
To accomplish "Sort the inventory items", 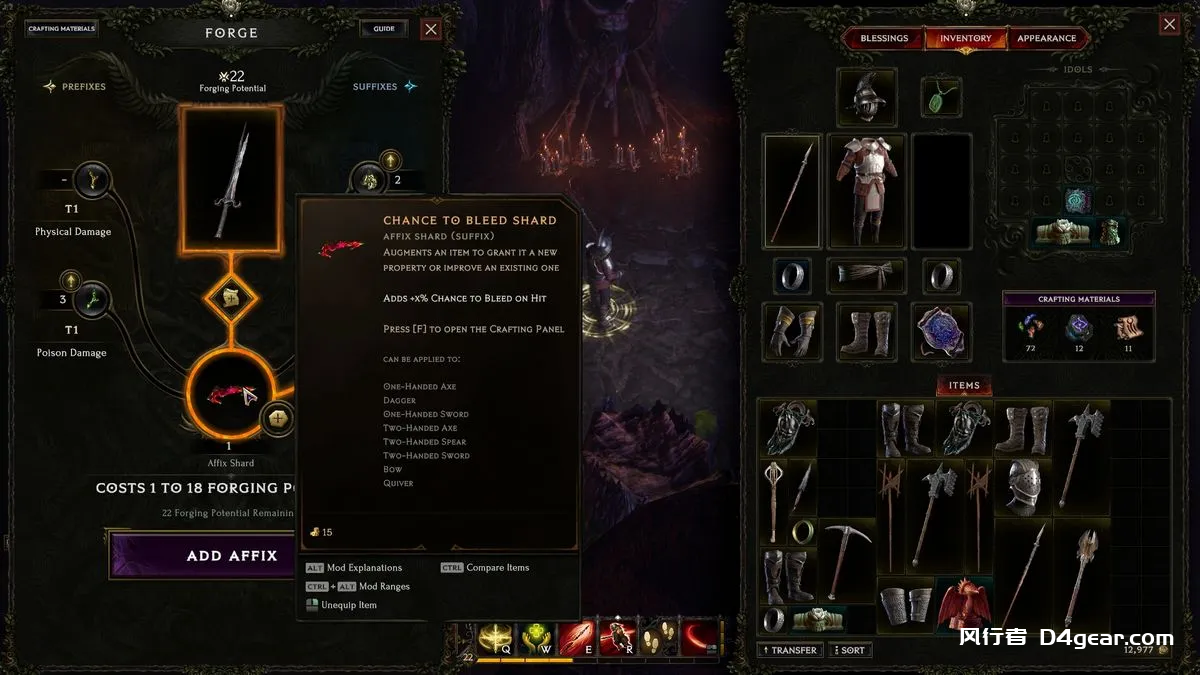I will click(x=849, y=650).
